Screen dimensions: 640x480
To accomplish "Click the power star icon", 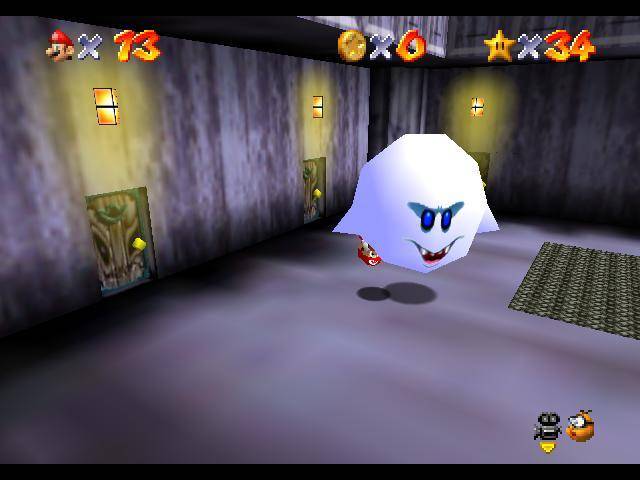I will coord(497,44).
